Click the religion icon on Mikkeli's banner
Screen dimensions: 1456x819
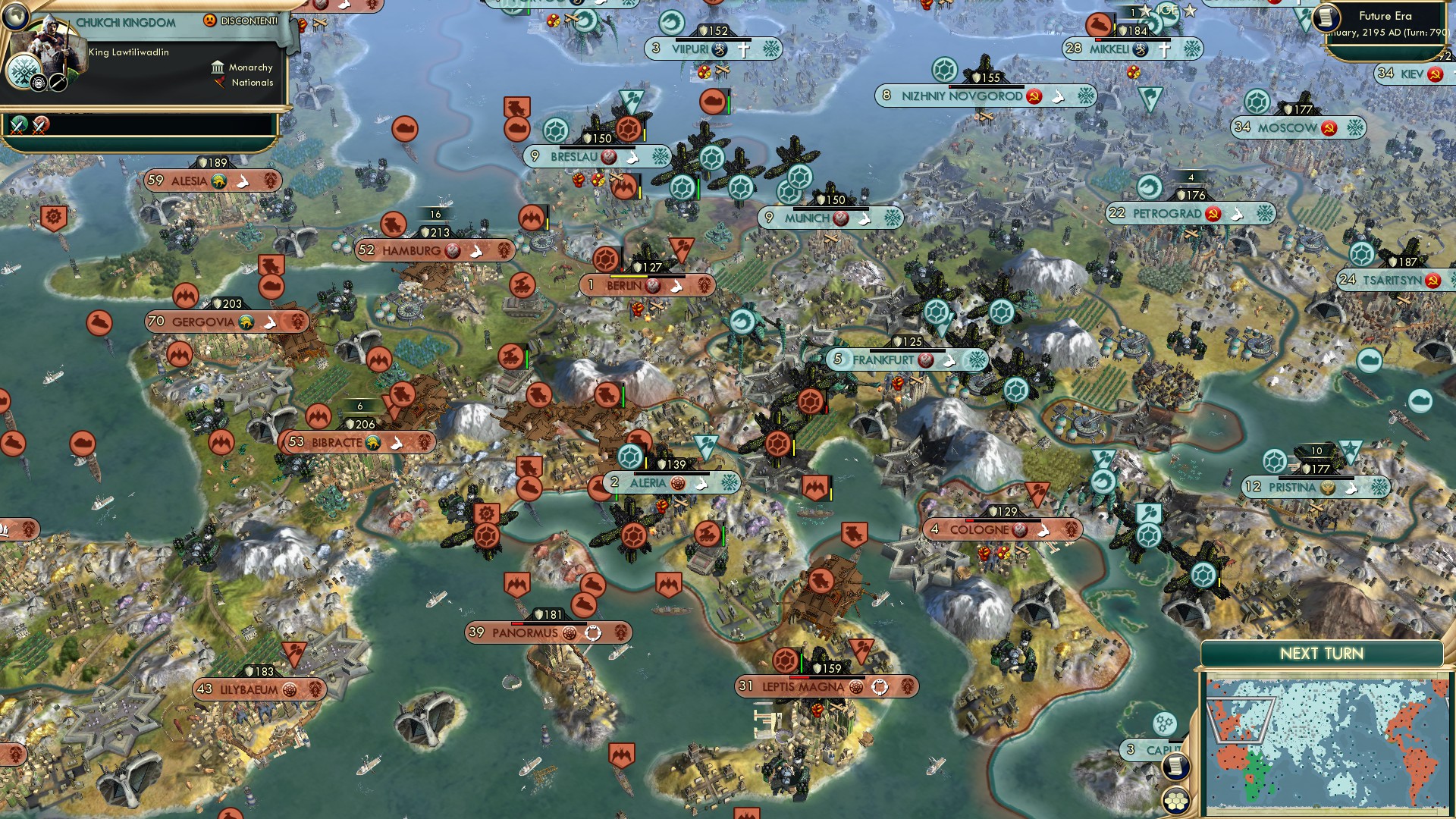(1163, 49)
